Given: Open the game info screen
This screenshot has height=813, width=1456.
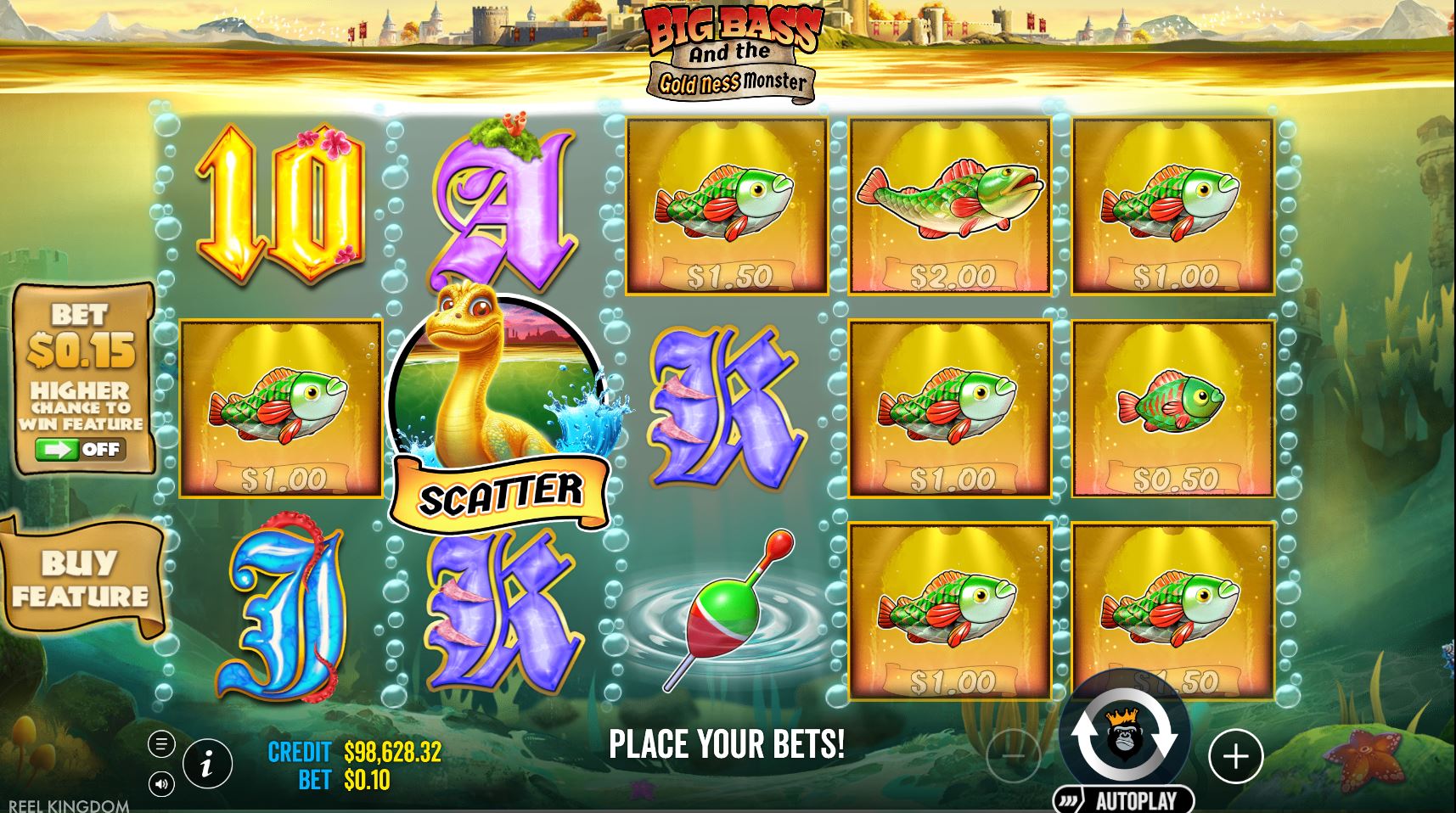Looking at the screenshot, I should pyautogui.click(x=208, y=763).
